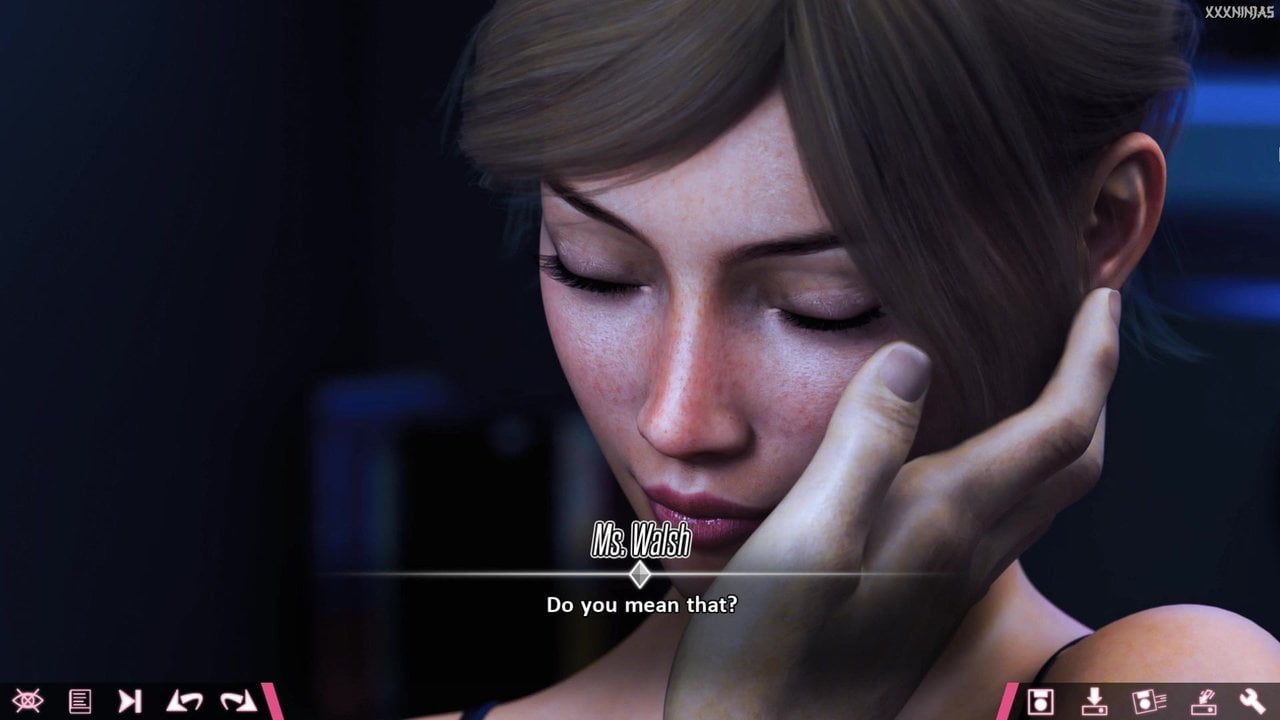
Task: Open the save game floppy disk icon
Action: pyautogui.click(x=1041, y=701)
